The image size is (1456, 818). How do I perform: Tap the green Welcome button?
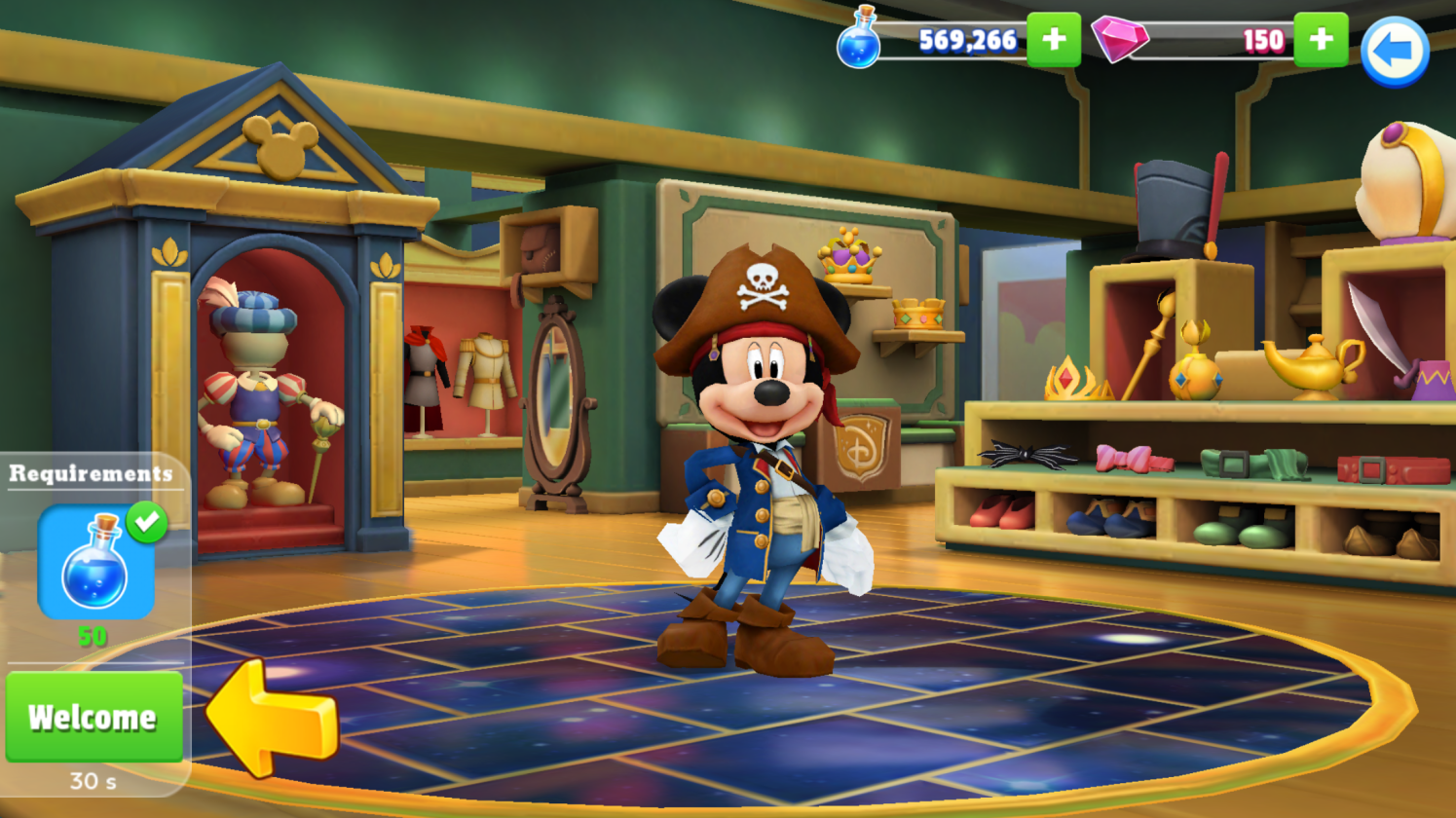[x=93, y=717]
